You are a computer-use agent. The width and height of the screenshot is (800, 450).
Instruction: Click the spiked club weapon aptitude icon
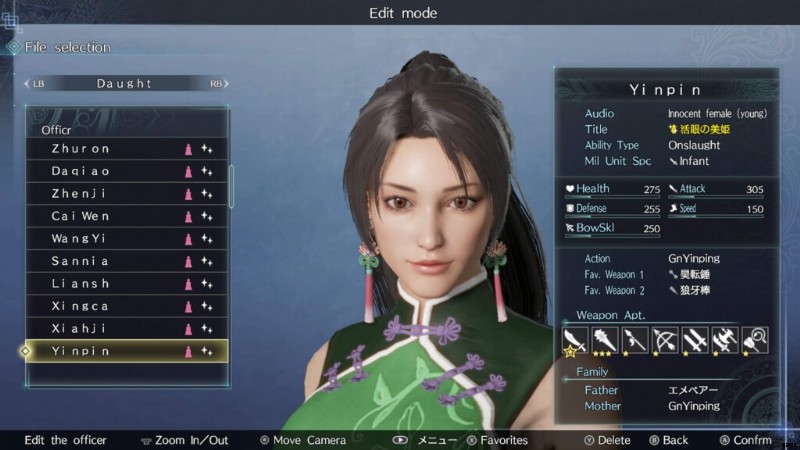603,340
